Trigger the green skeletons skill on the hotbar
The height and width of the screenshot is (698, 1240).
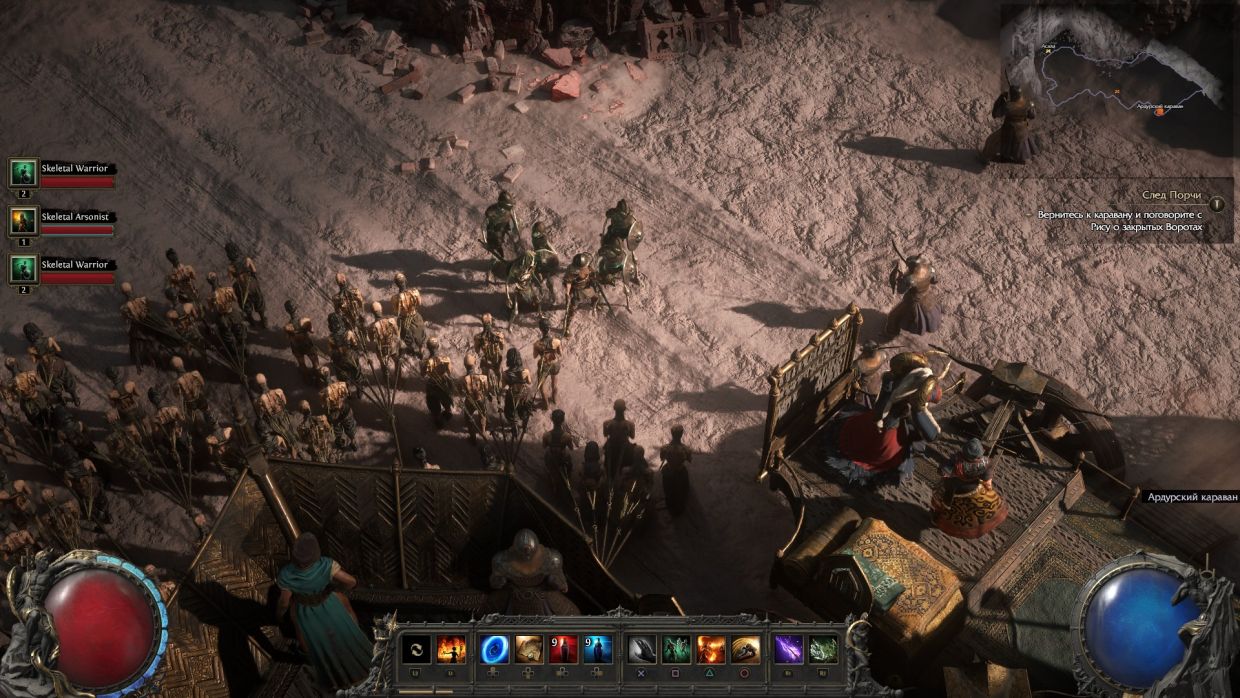click(x=676, y=650)
